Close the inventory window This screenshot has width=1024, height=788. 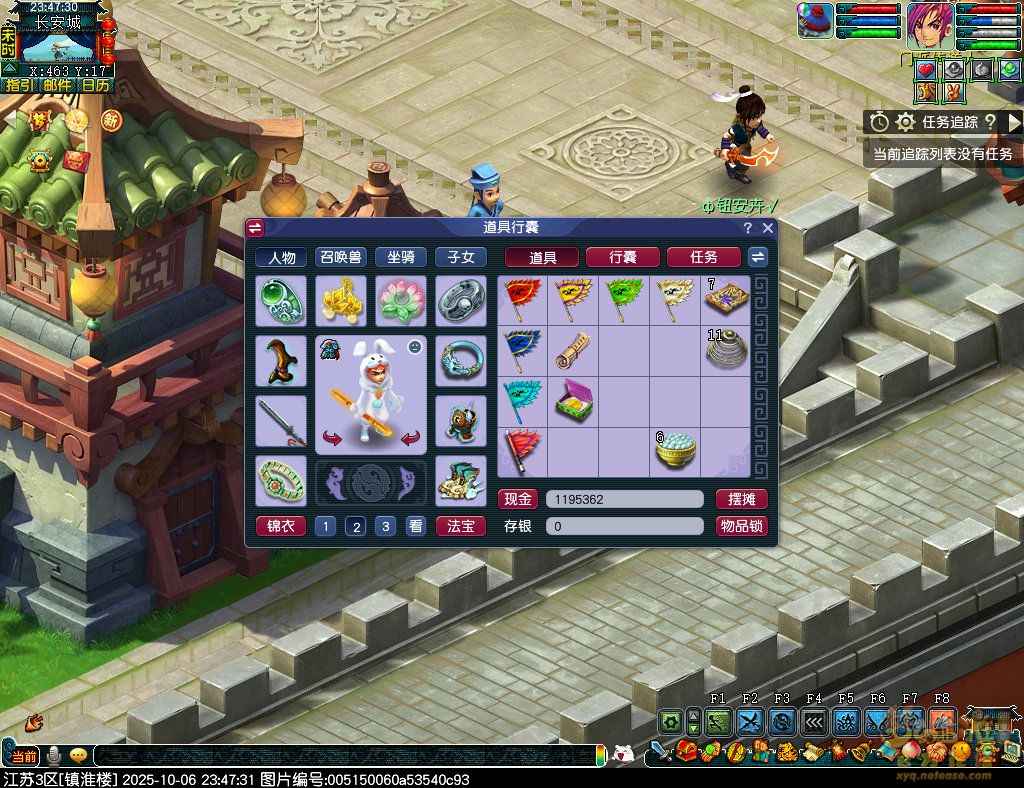point(768,228)
